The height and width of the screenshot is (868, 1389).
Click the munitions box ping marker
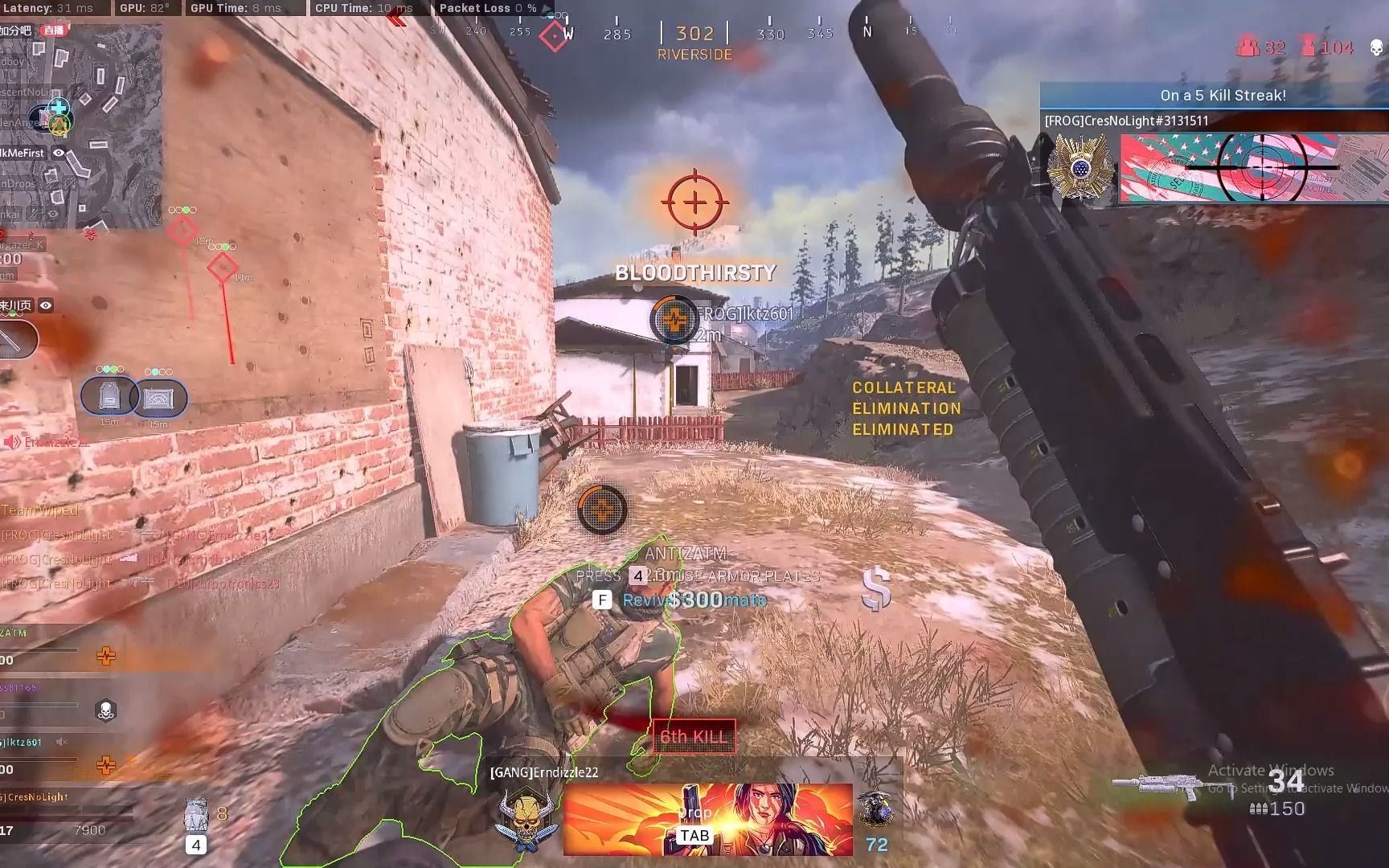coord(158,399)
